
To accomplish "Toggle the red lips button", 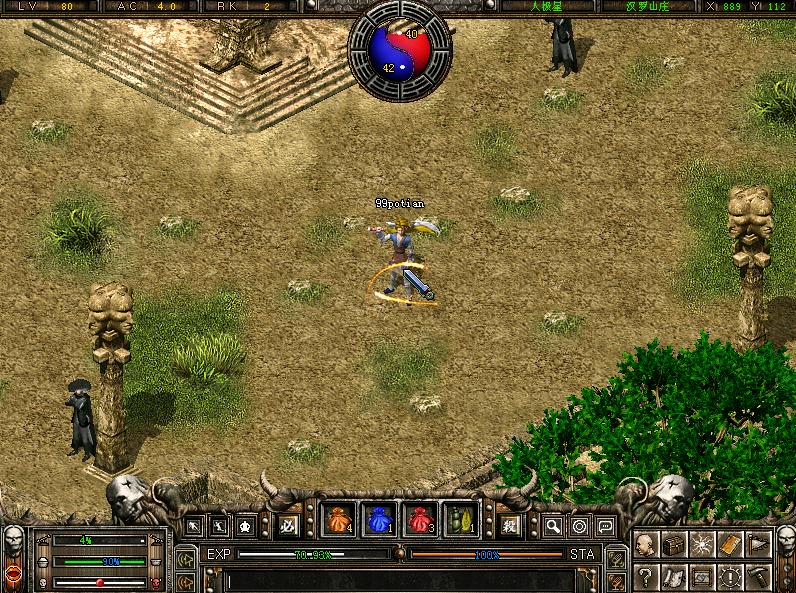I will pyautogui.click(x=13, y=574).
